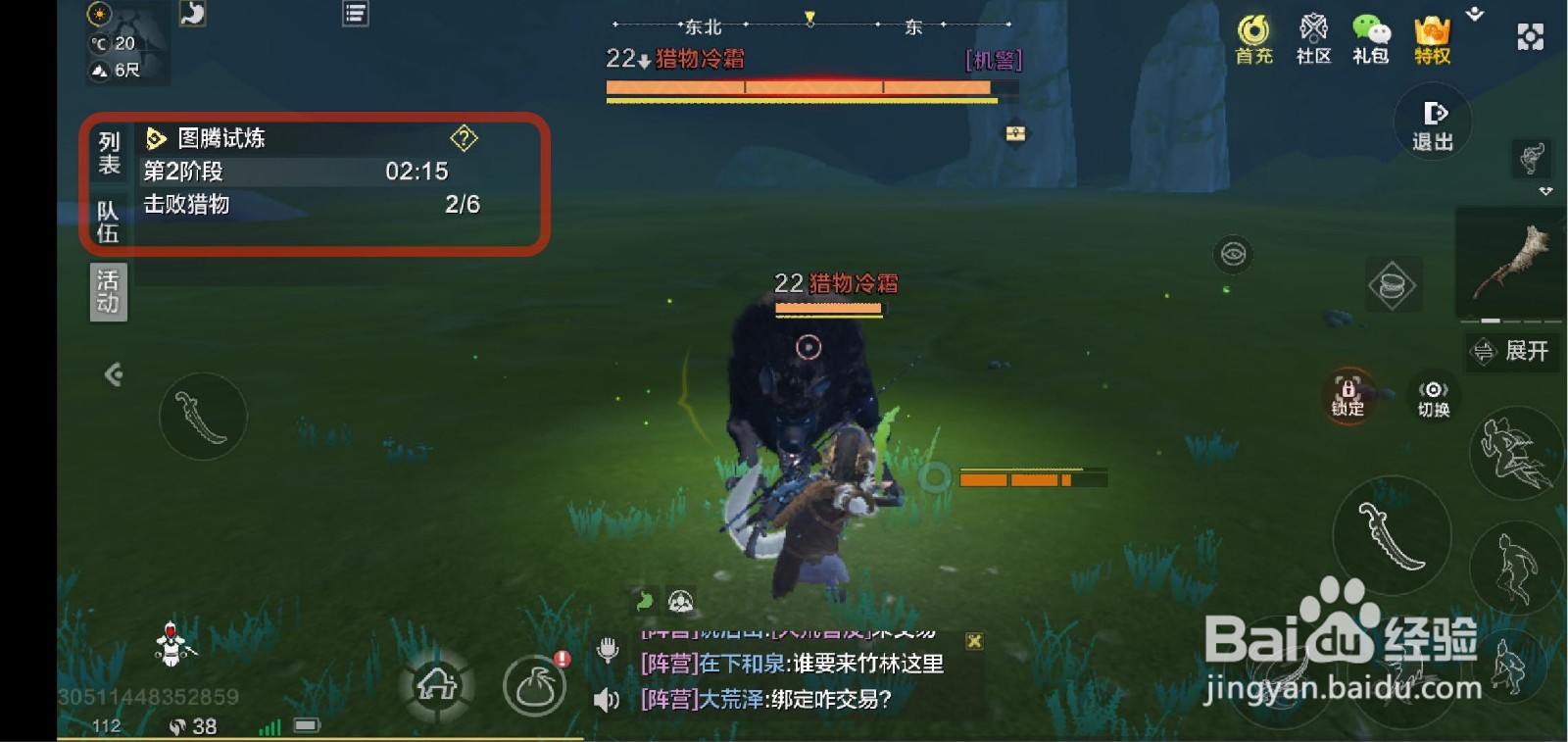Image resolution: width=1568 pixels, height=742 pixels.
Task: Open the 活动 activity menu
Action: coord(108,291)
